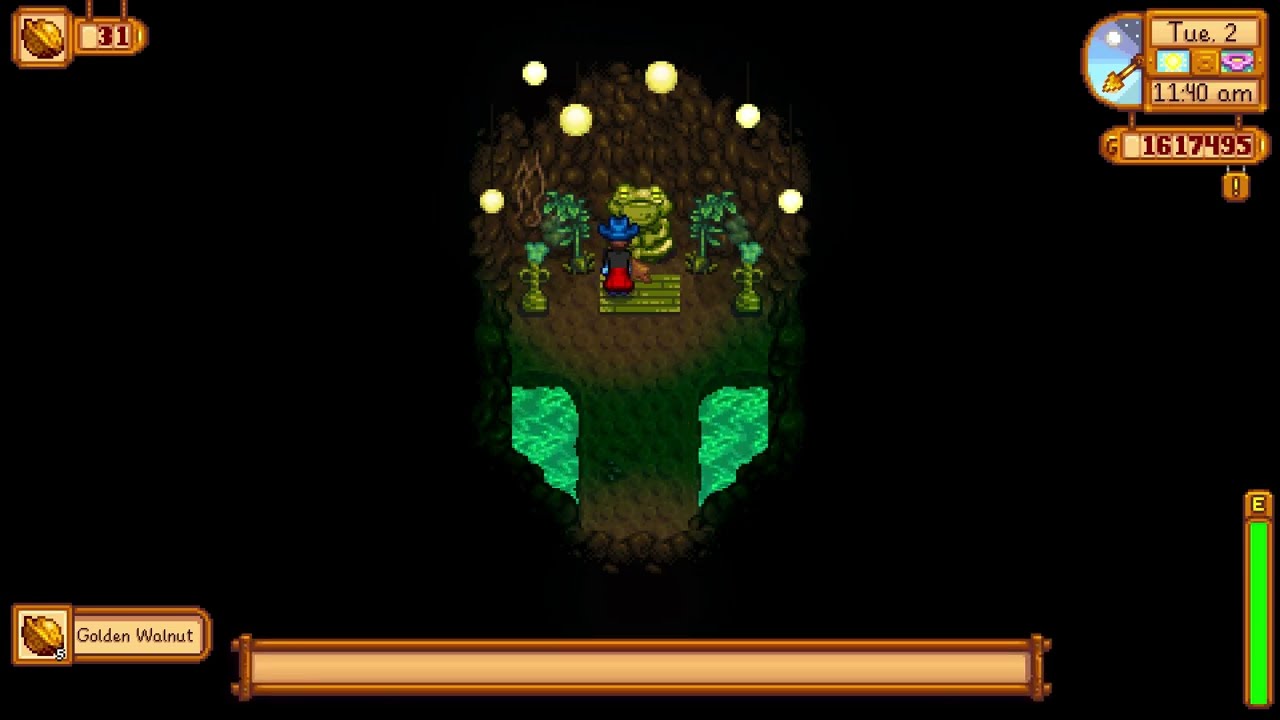Select the date display reading Tue. 2
This screenshot has width=1280, height=720.
point(1205,32)
